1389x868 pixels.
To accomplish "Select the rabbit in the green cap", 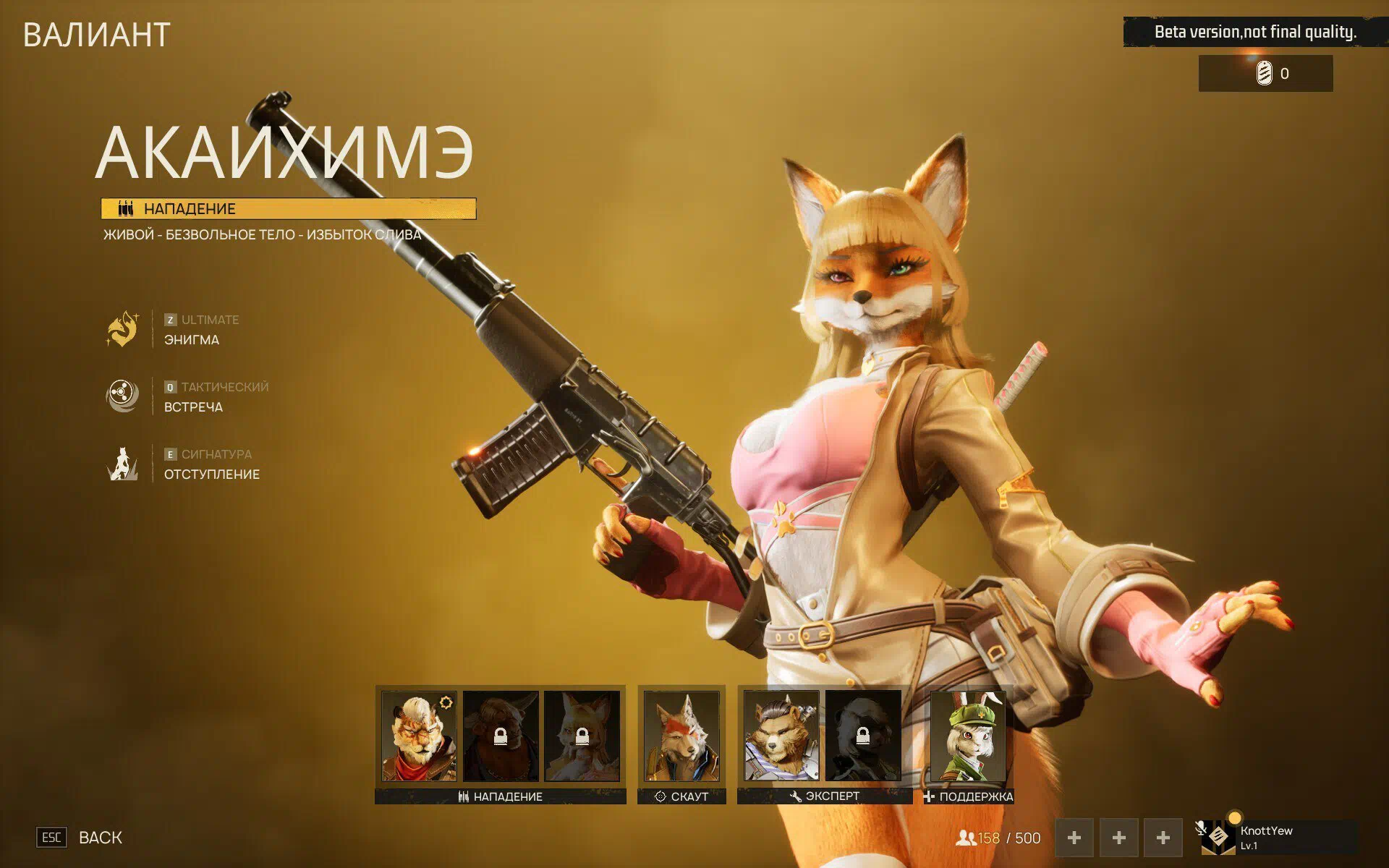I will point(968,735).
